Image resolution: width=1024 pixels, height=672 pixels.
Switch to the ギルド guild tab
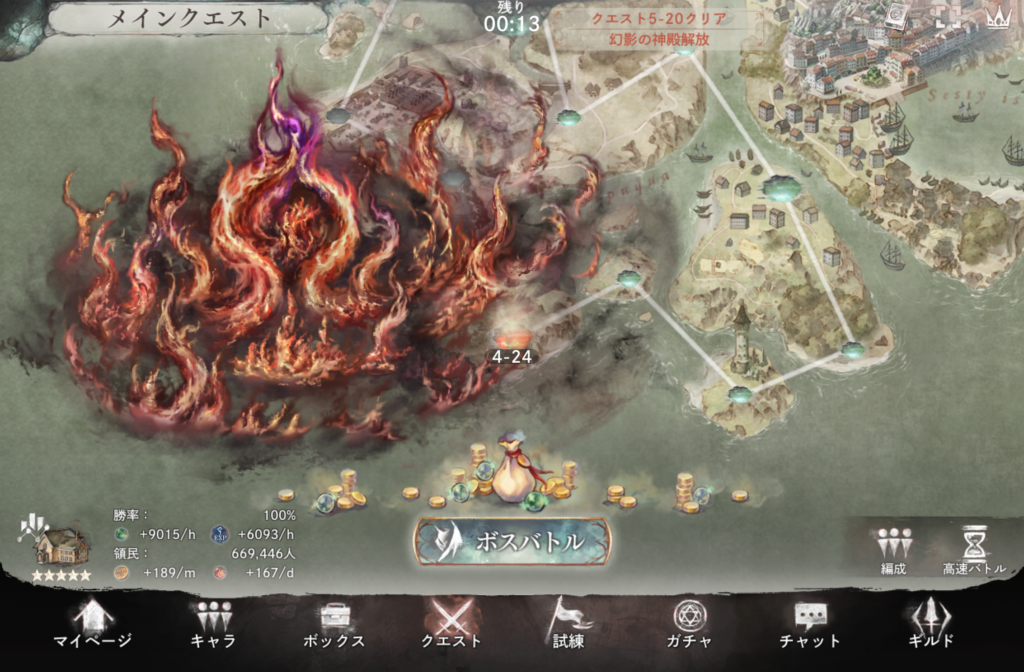click(x=930, y=624)
